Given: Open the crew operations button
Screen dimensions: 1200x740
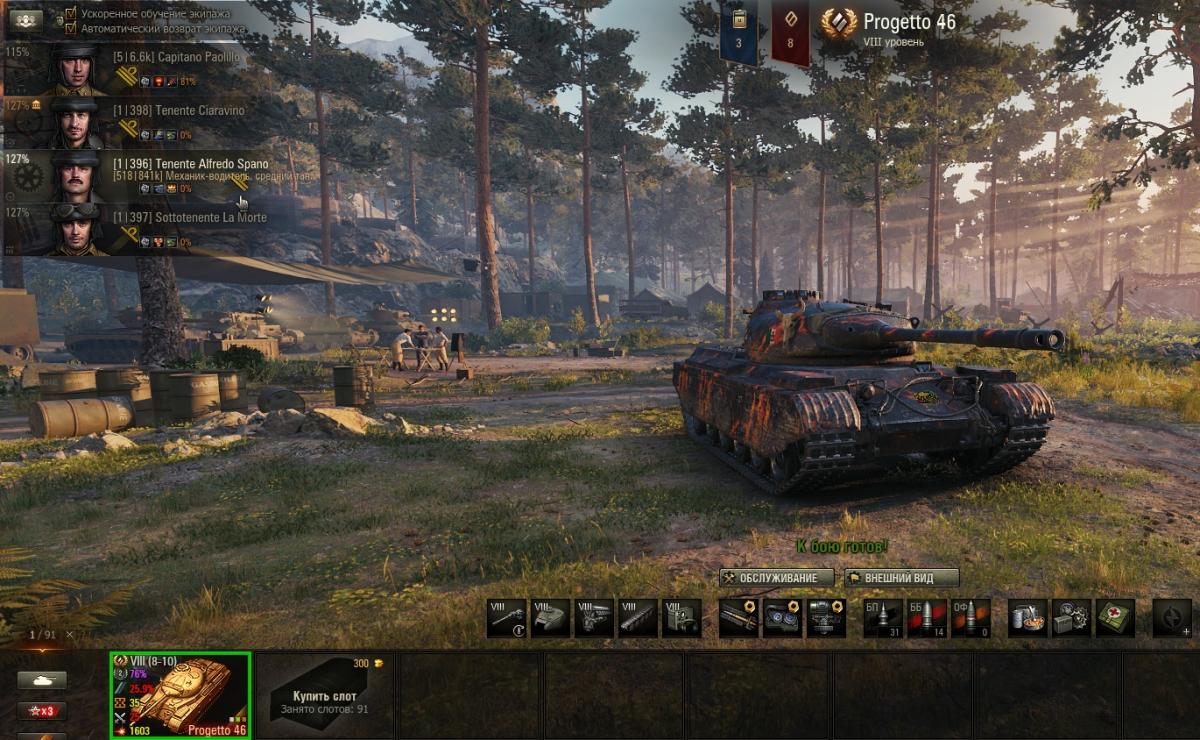Looking at the screenshot, I should (x=25, y=18).
